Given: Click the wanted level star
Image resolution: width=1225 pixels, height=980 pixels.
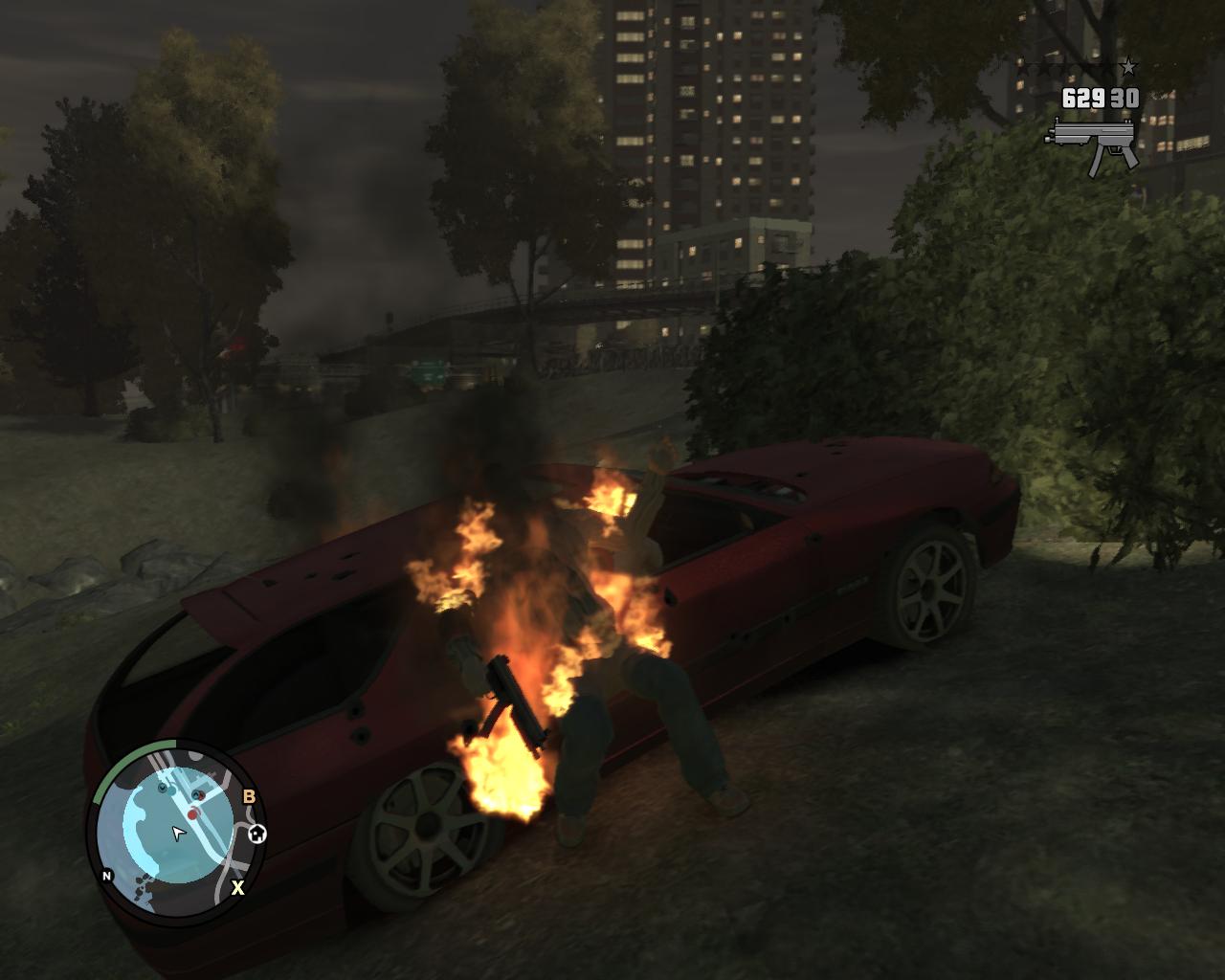Looking at the screenshot, I should coord(1129,67).
